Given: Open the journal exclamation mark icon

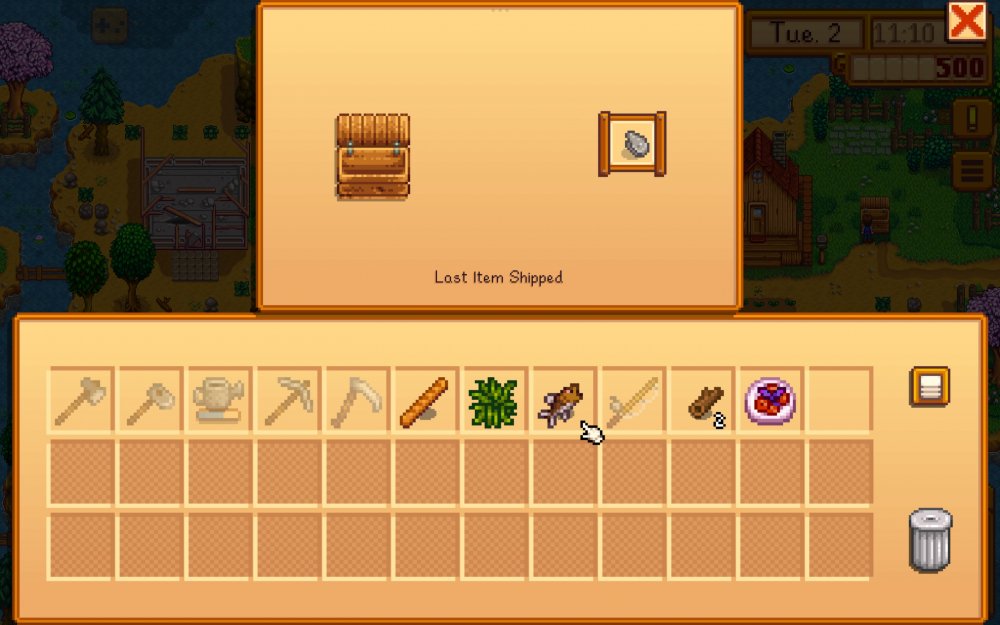Looking at the screenshot, I should pos(971,119).
